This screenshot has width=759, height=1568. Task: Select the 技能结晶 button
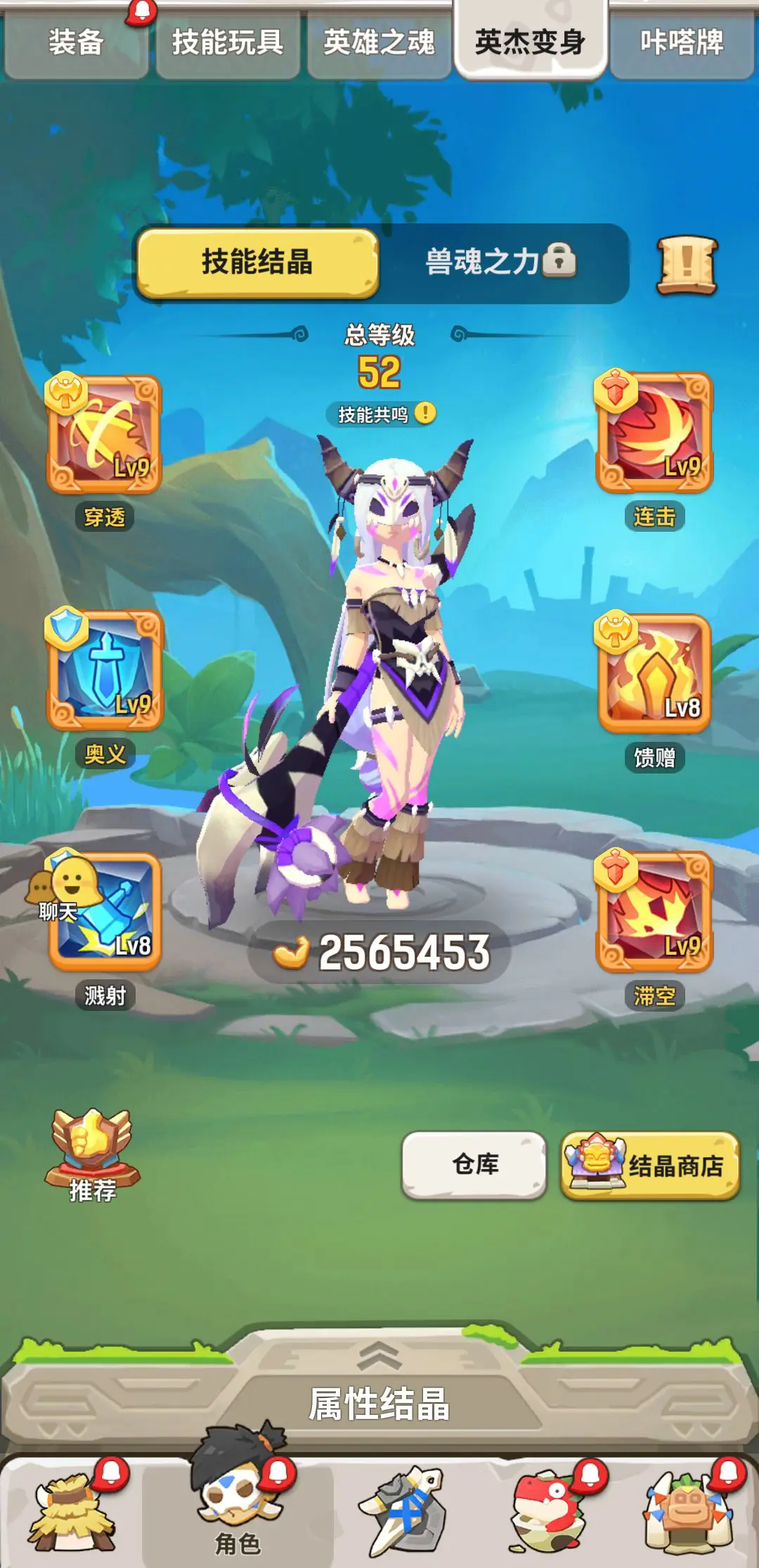[257, 262]
